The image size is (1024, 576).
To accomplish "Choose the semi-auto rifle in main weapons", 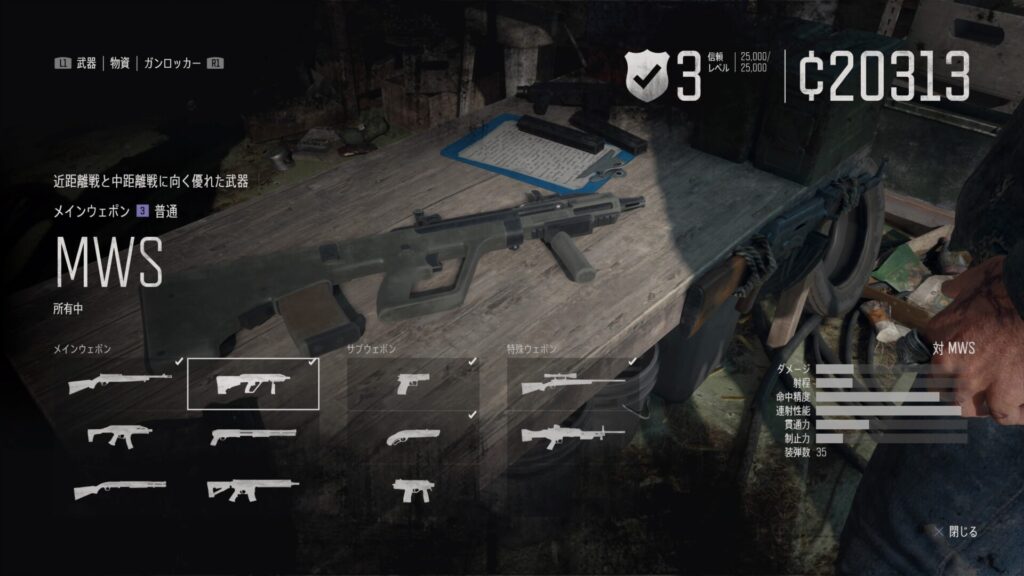I will (x=118, y=383).
